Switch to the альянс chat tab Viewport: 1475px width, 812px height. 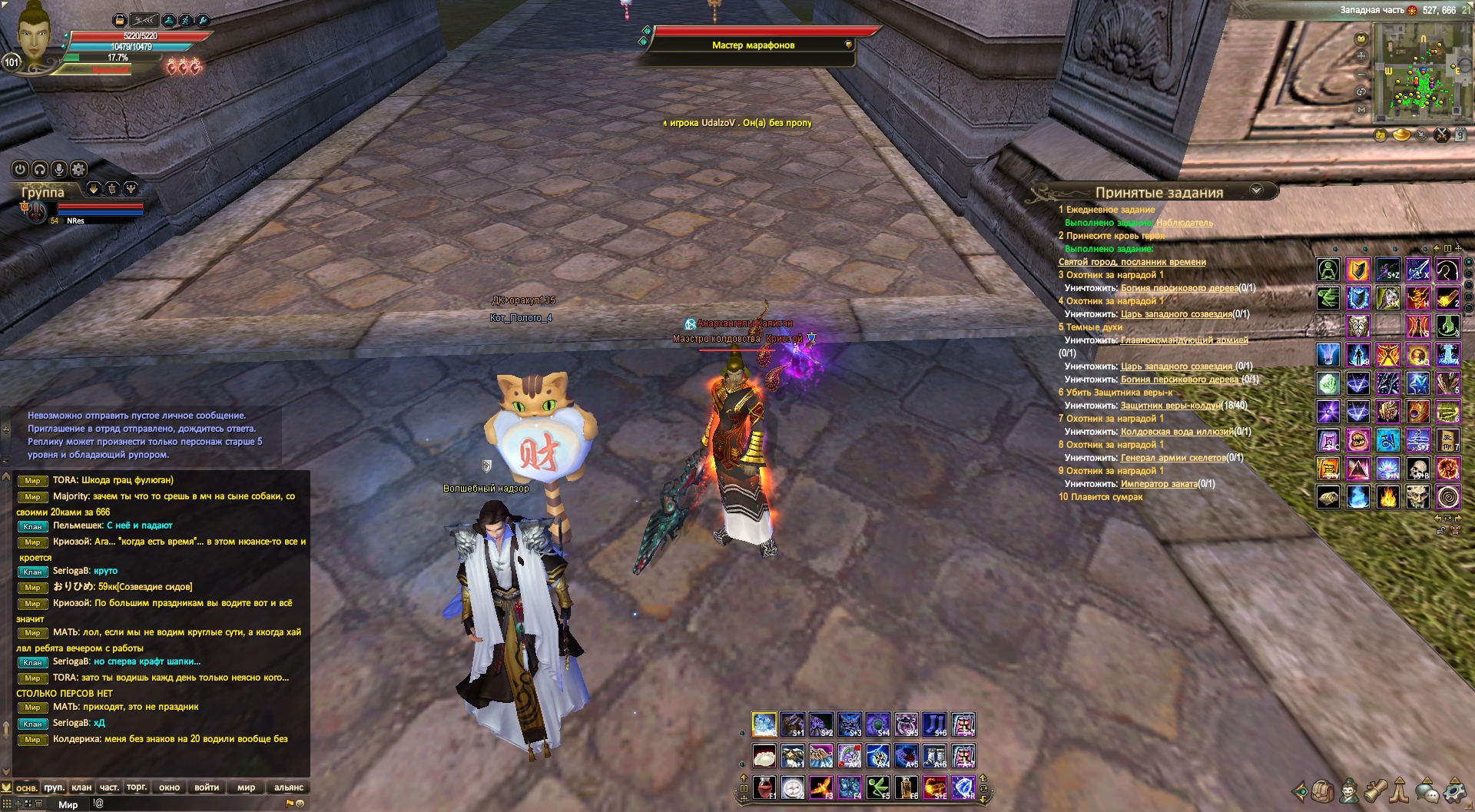[289, 787]
